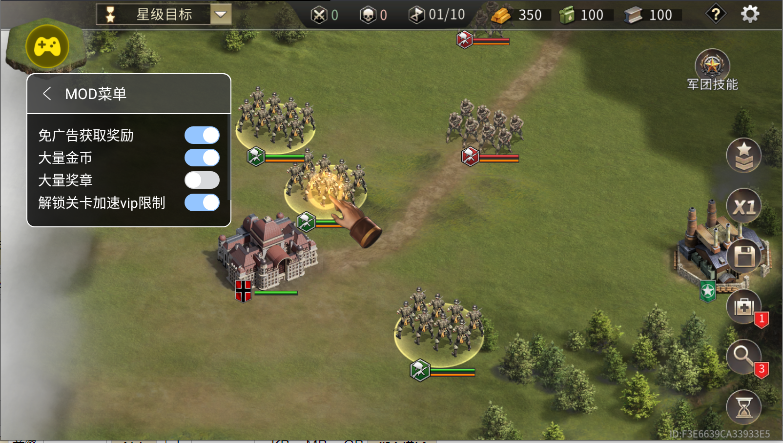The width and height of the screenshot is (783, 443).
Task: Open the gear settings menu
Action: (750, 14)
